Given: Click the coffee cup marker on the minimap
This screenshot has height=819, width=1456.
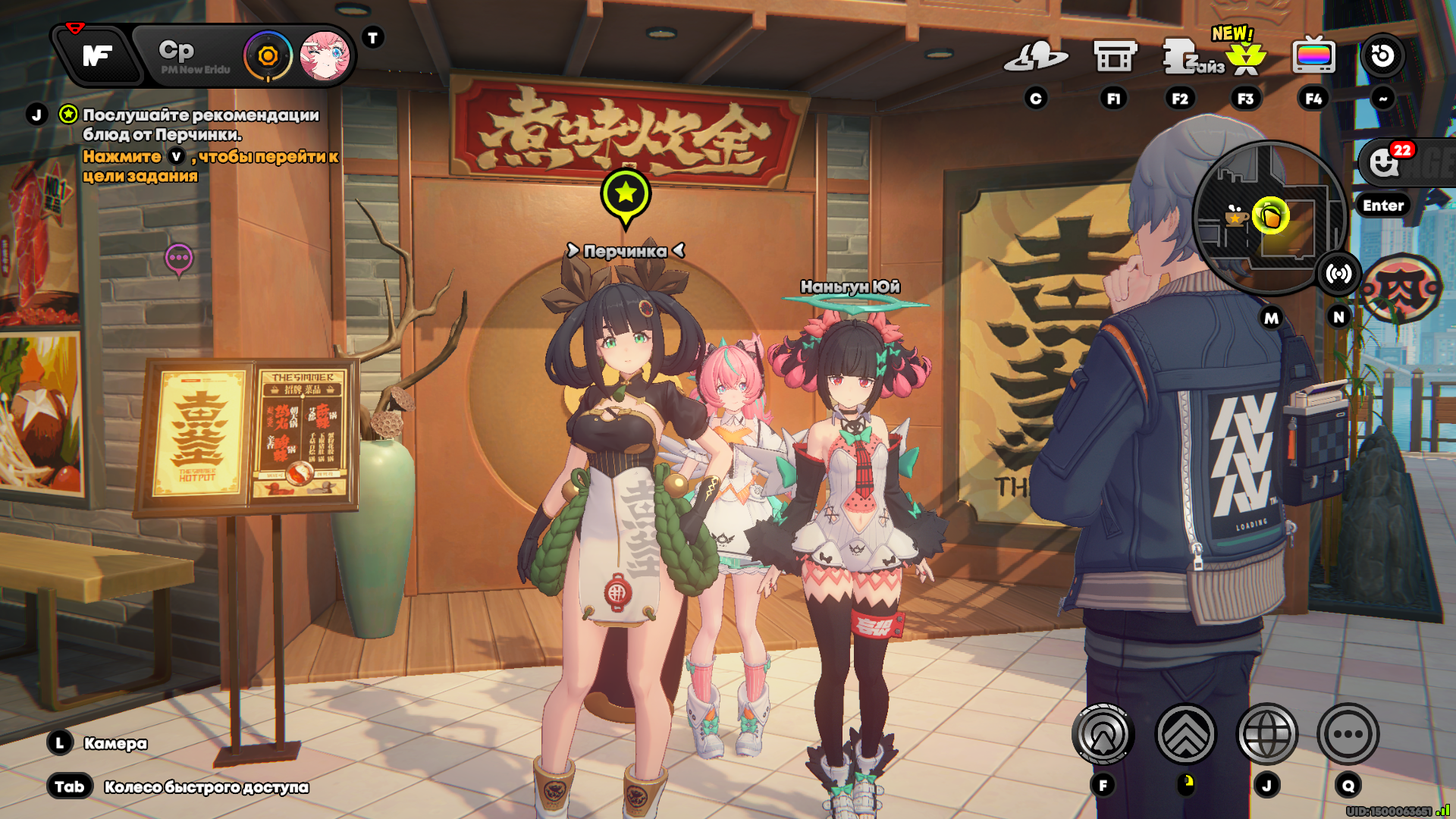Looking at the screenshot, I should point(1236,218).
